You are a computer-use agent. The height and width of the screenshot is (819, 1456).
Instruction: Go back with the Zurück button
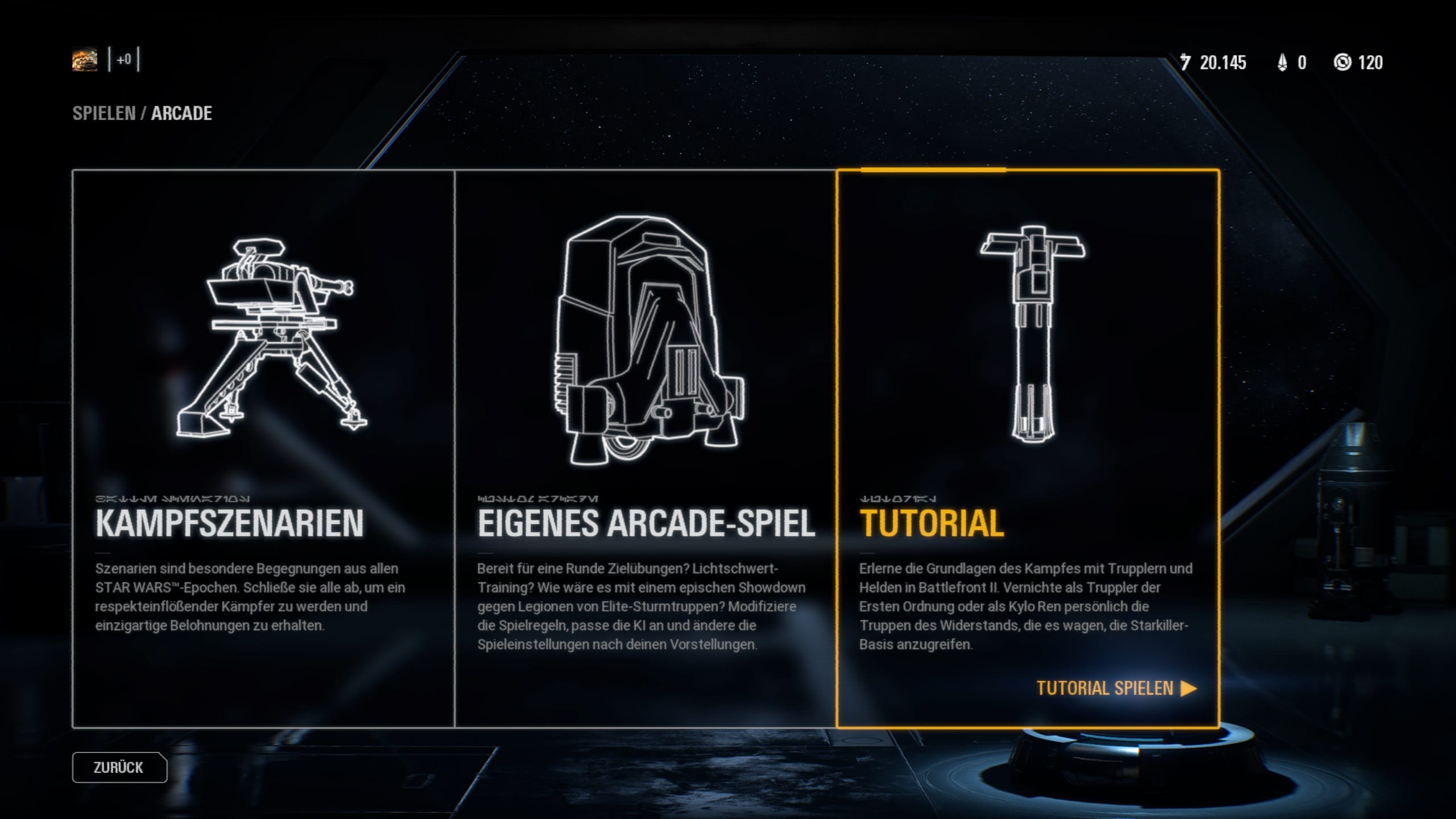(x=119, y=767)
